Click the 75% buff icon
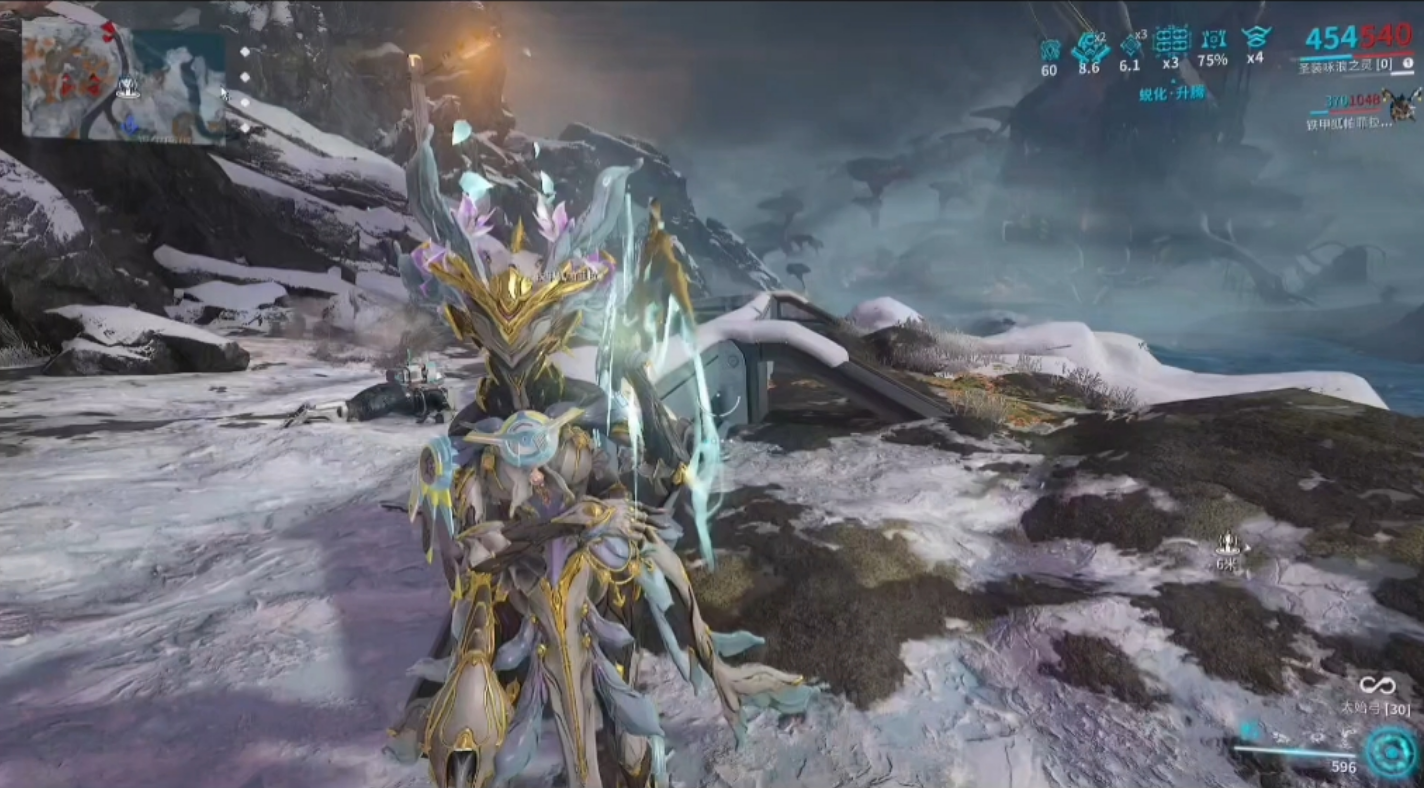The height and width of the screenshot is (788, 1424). 1213,41
